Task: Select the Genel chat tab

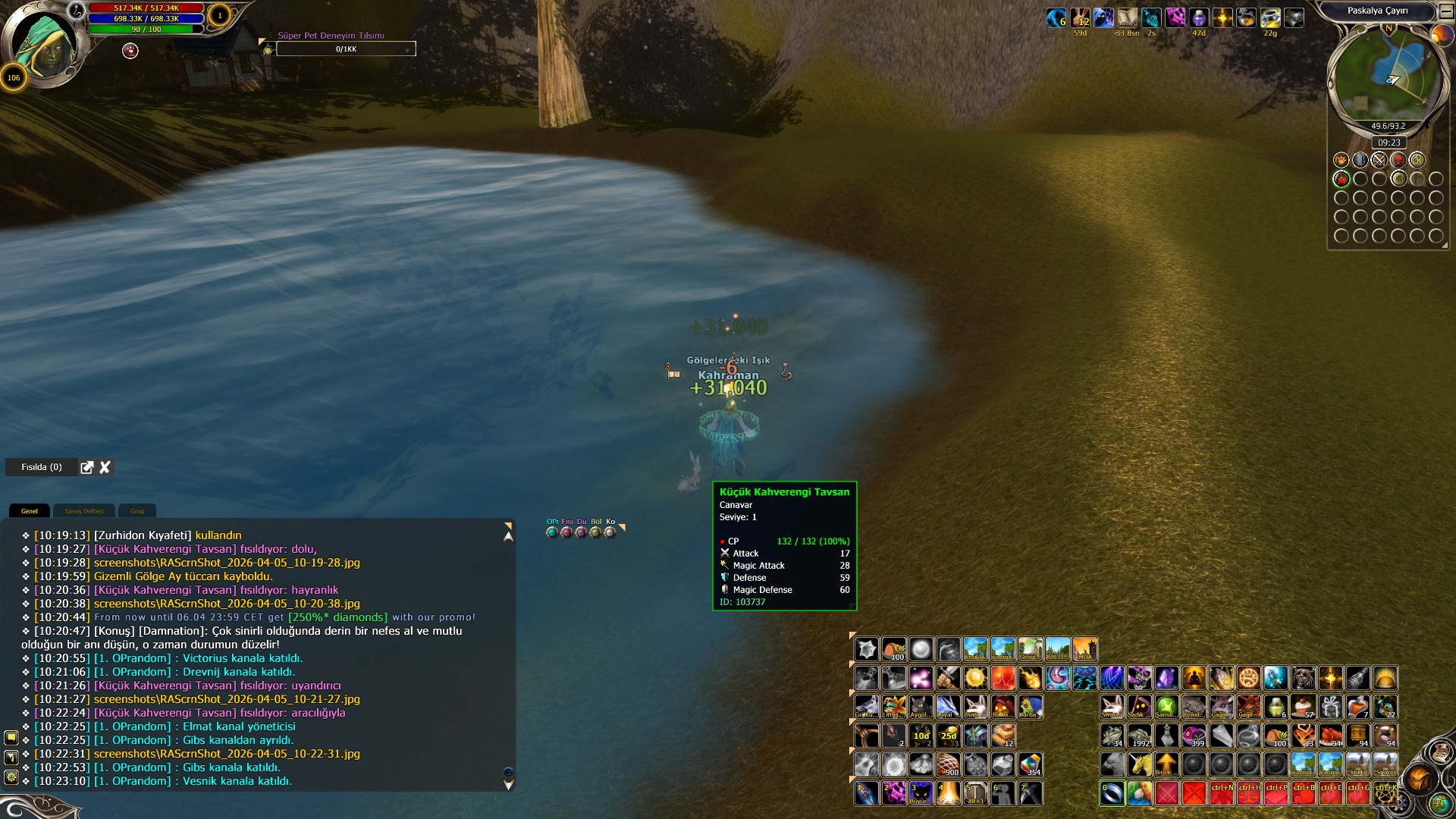Action: pos(30,511)
